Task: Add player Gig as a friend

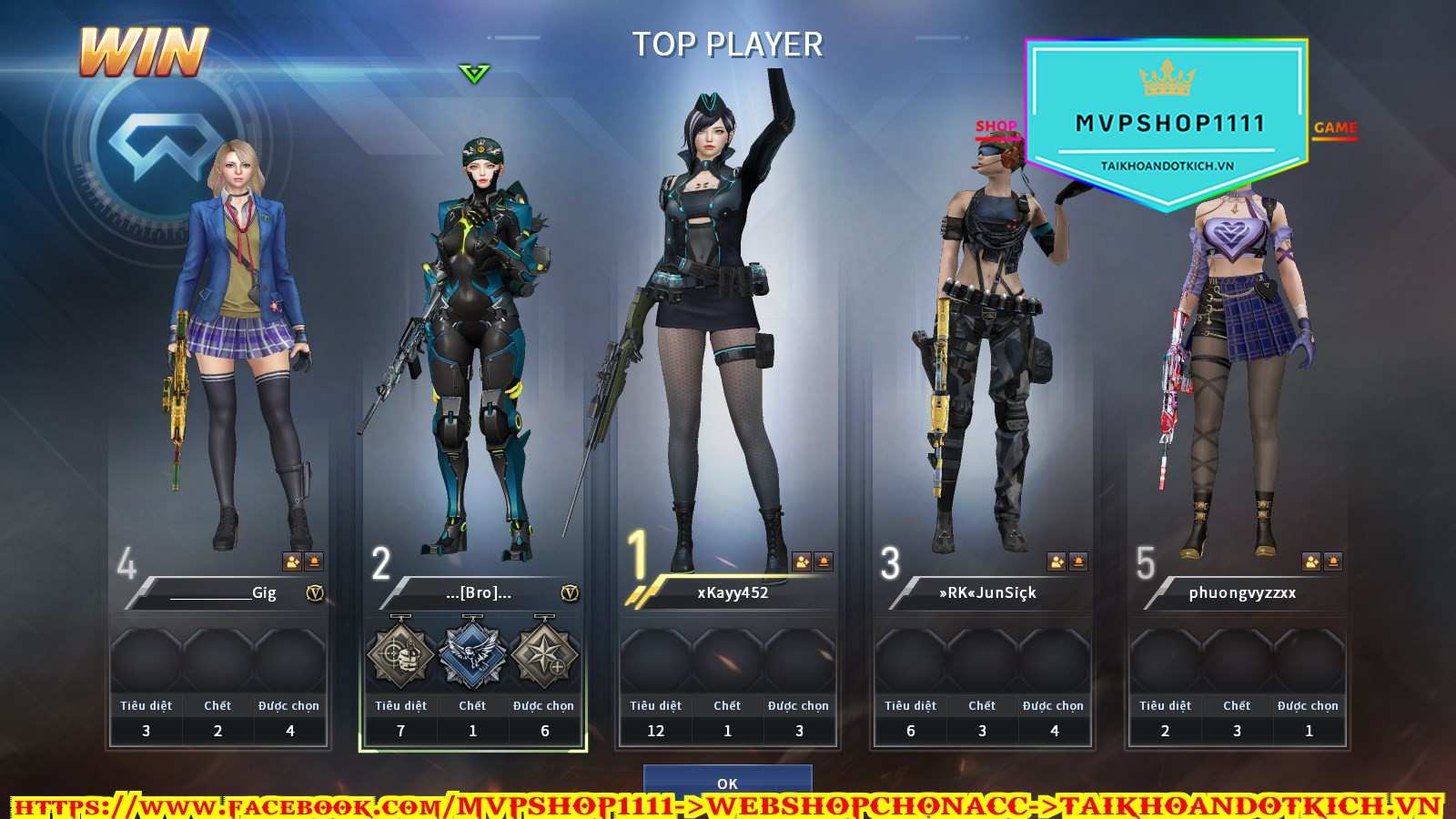Action: coord(292,561)
